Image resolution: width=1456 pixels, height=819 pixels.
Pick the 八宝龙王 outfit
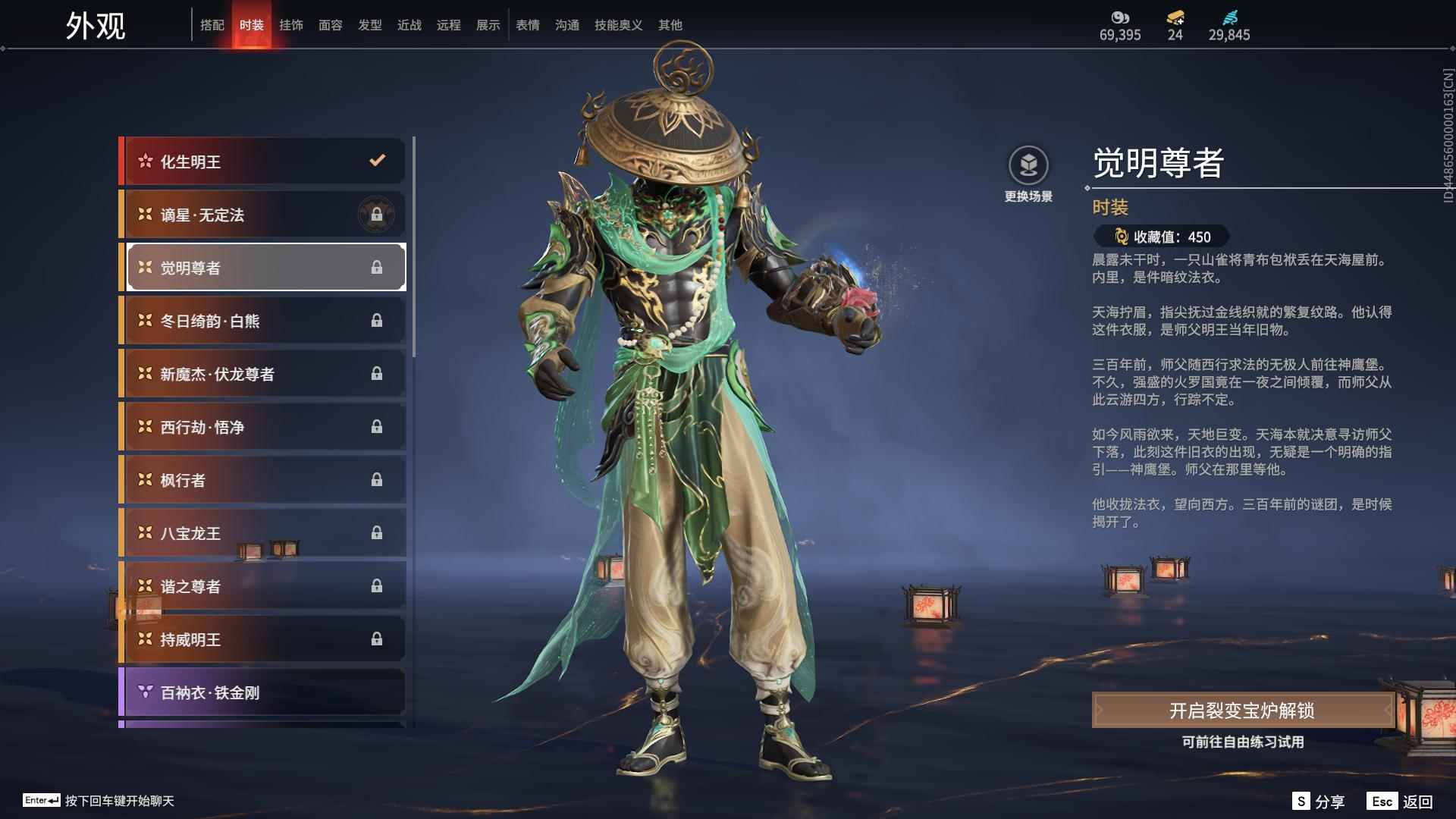[263, 533]
